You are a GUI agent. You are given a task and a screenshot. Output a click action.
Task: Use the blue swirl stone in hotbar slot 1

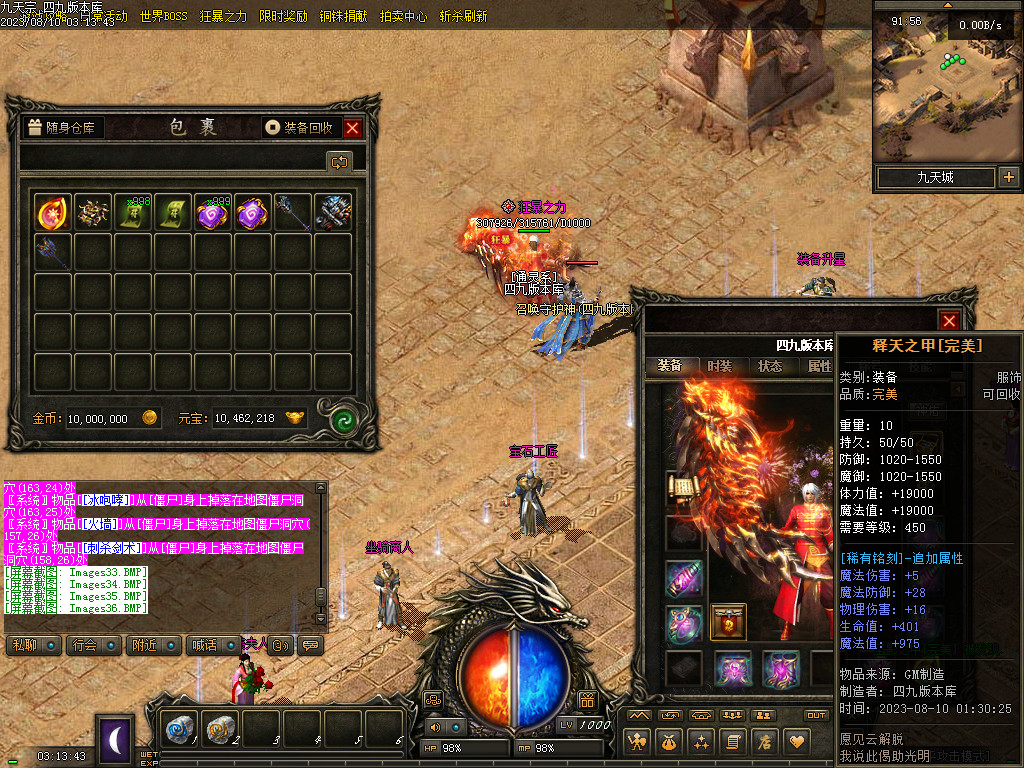[181, 730]
